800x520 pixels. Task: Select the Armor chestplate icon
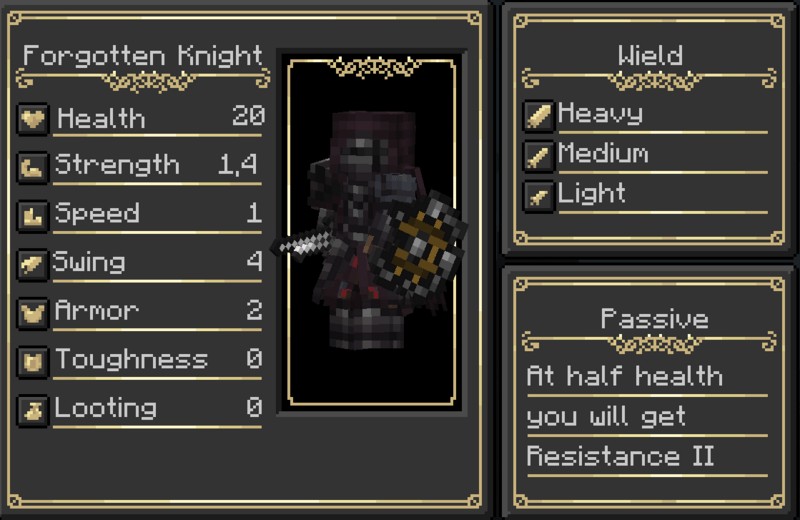click(x=33, y=312)
